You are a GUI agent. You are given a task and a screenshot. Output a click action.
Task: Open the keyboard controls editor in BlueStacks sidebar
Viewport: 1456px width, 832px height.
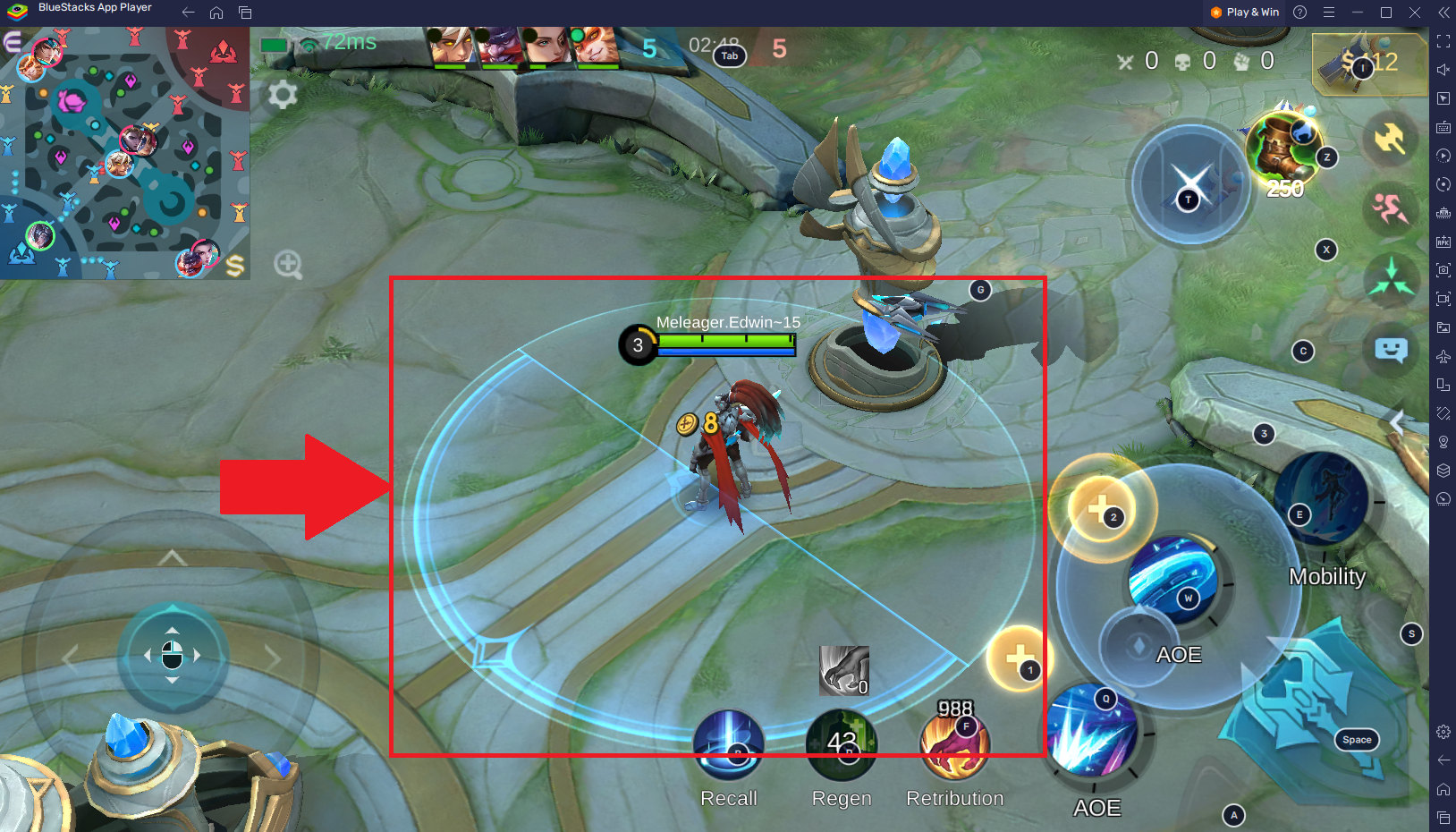(x=1443, y=127)
